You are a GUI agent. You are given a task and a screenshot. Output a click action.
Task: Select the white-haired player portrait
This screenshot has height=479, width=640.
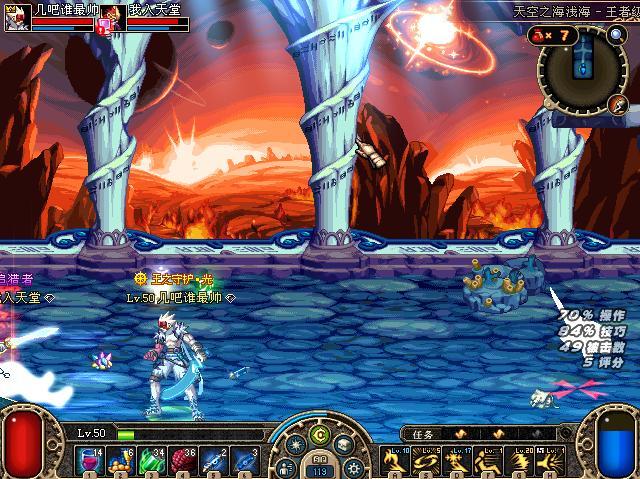(x=15, y=17)
